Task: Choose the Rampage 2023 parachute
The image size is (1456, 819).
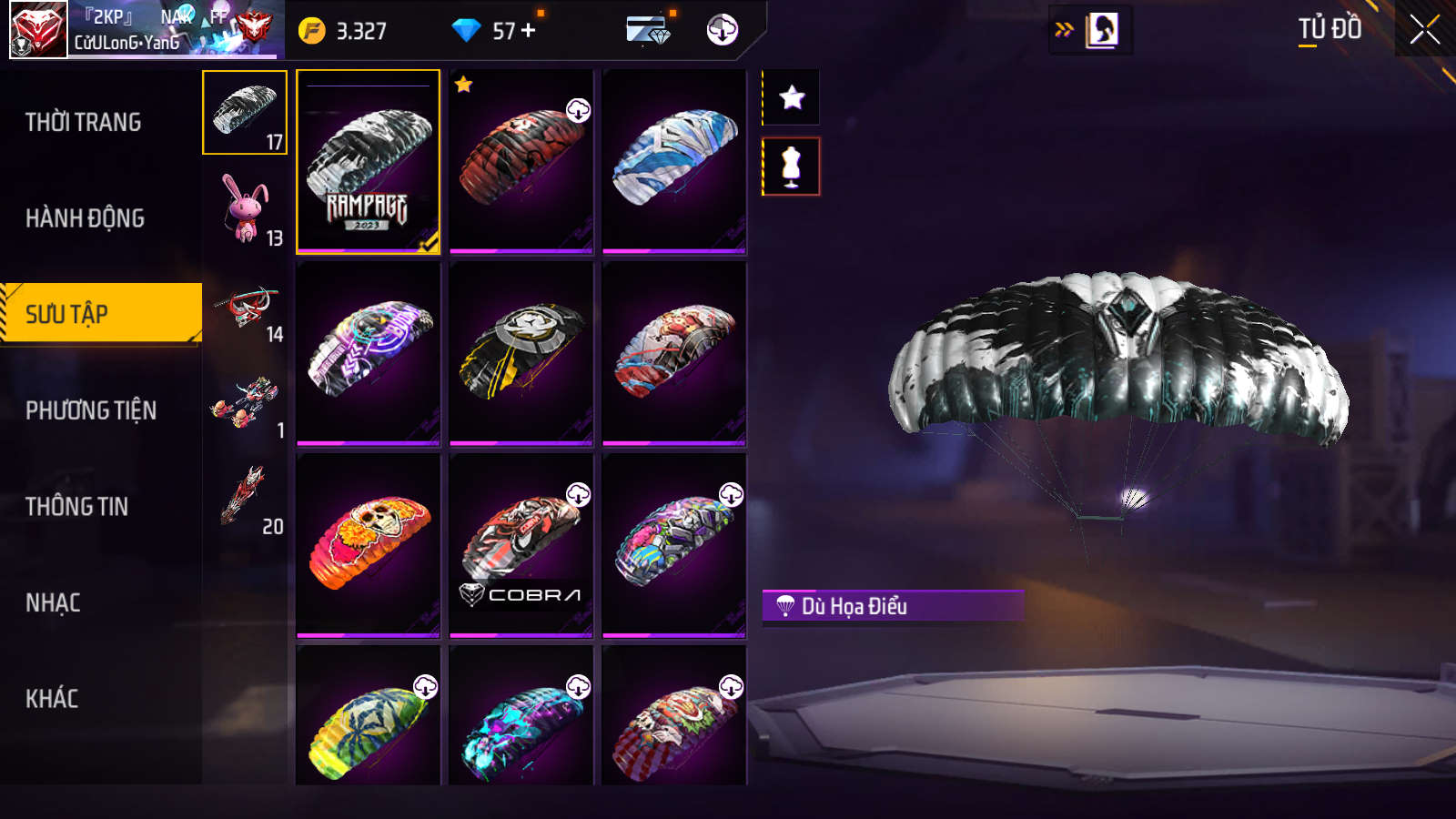Action: pos(369,162)
